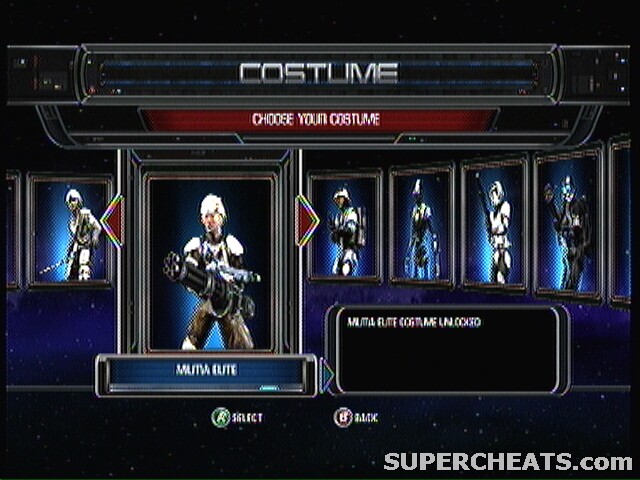The image size is (640, 480).
Task: Choose the costume thumbnail of trooper with backpack
Action: coord(344,227)
